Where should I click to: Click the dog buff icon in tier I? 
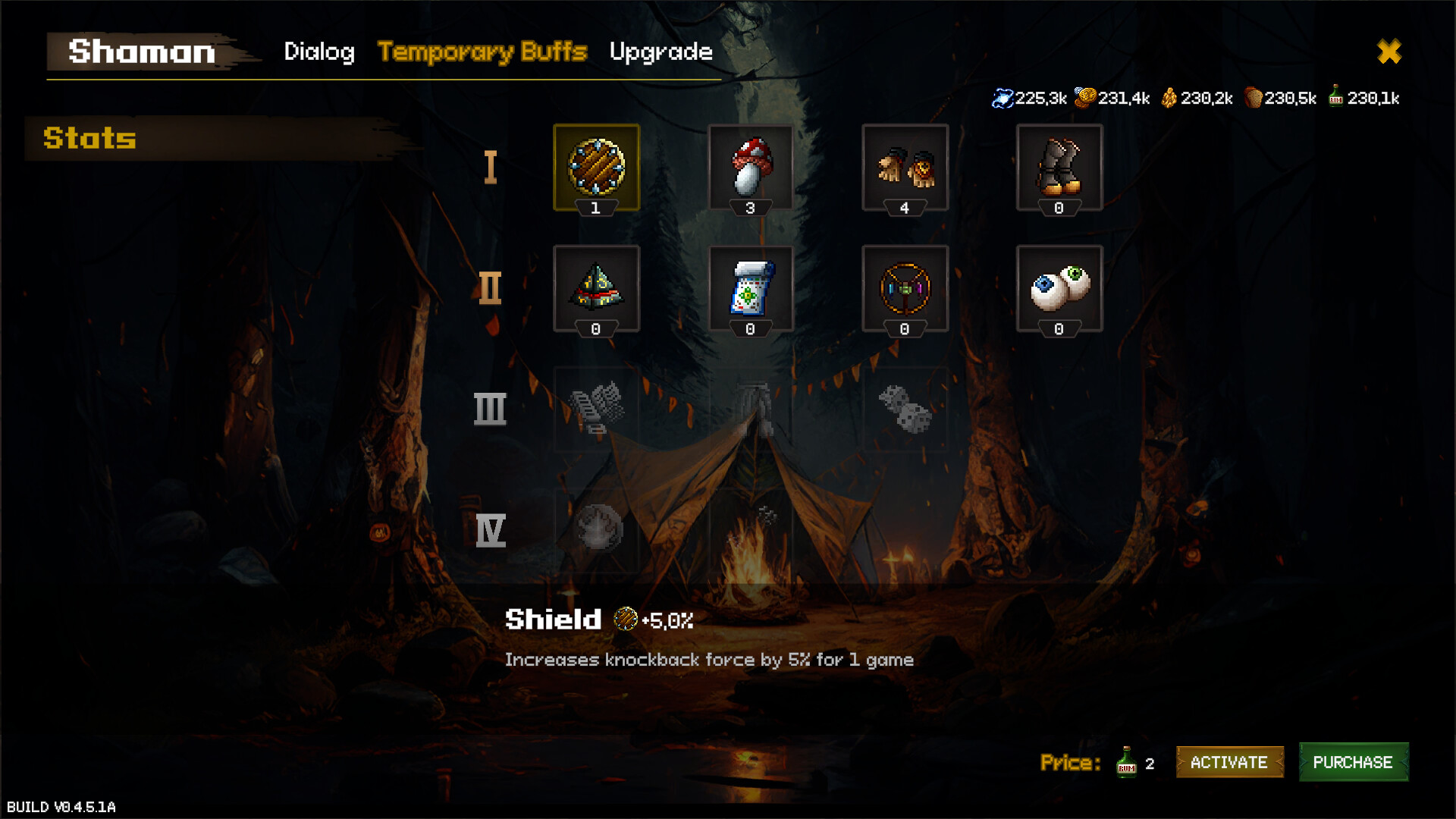click(906, 167)
